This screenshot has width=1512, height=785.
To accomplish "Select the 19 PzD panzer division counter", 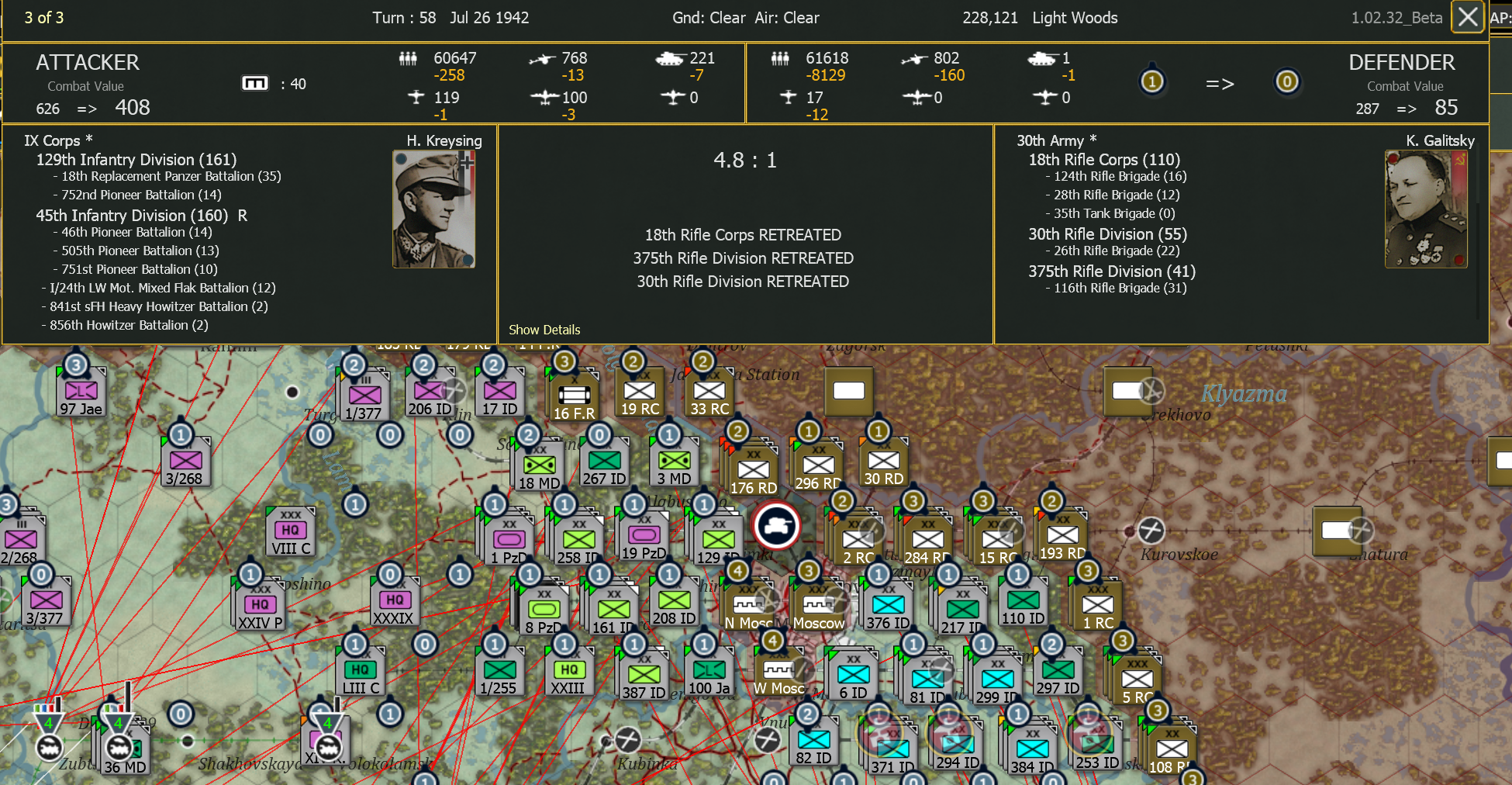I will click(642, 535).
